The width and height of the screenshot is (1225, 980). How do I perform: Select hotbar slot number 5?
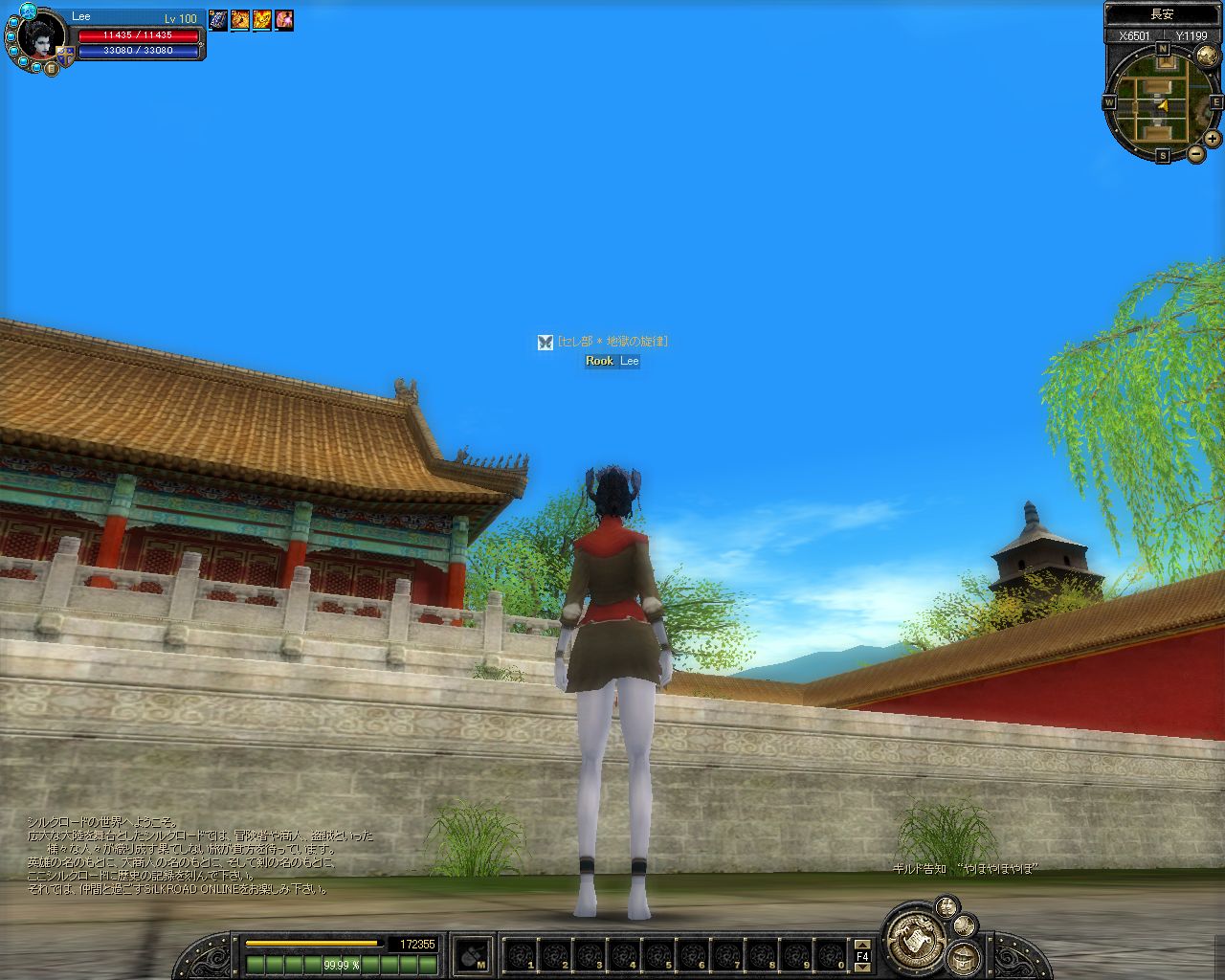[x=657, y=955]
